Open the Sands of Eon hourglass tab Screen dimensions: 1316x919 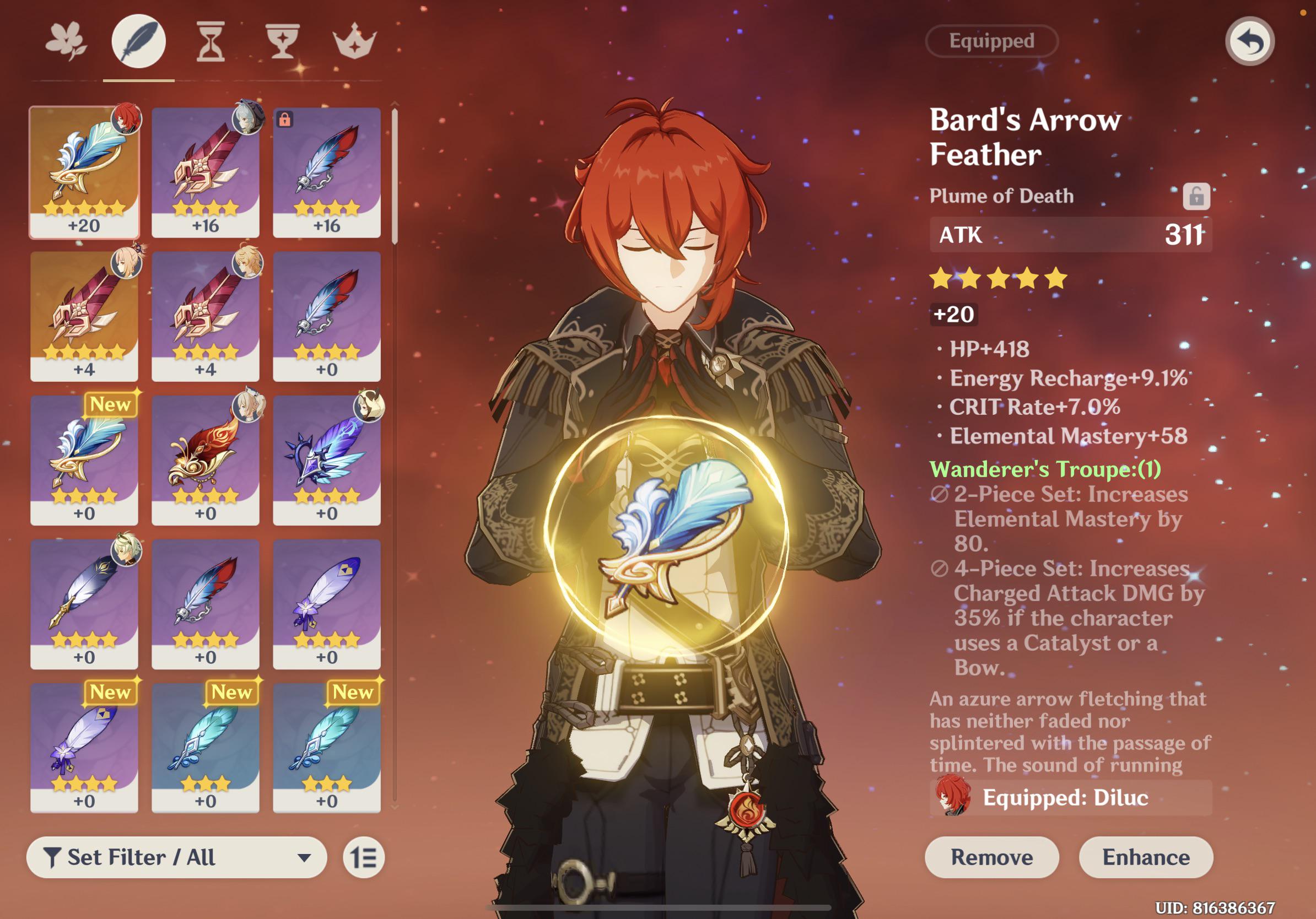(x=211, y=41)
